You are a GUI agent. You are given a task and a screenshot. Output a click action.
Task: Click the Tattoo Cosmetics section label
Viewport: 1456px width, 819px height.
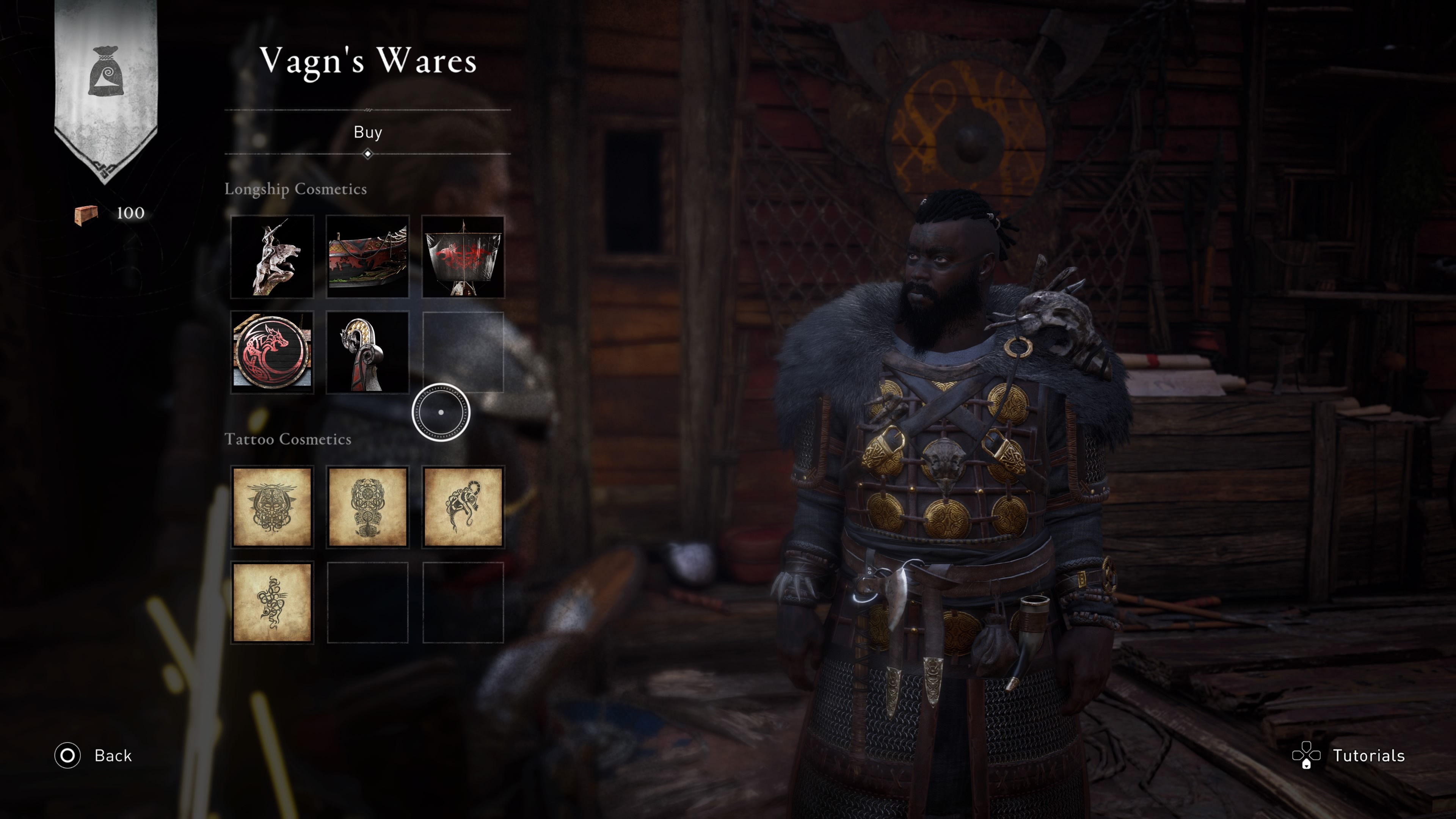pos(289,439)
